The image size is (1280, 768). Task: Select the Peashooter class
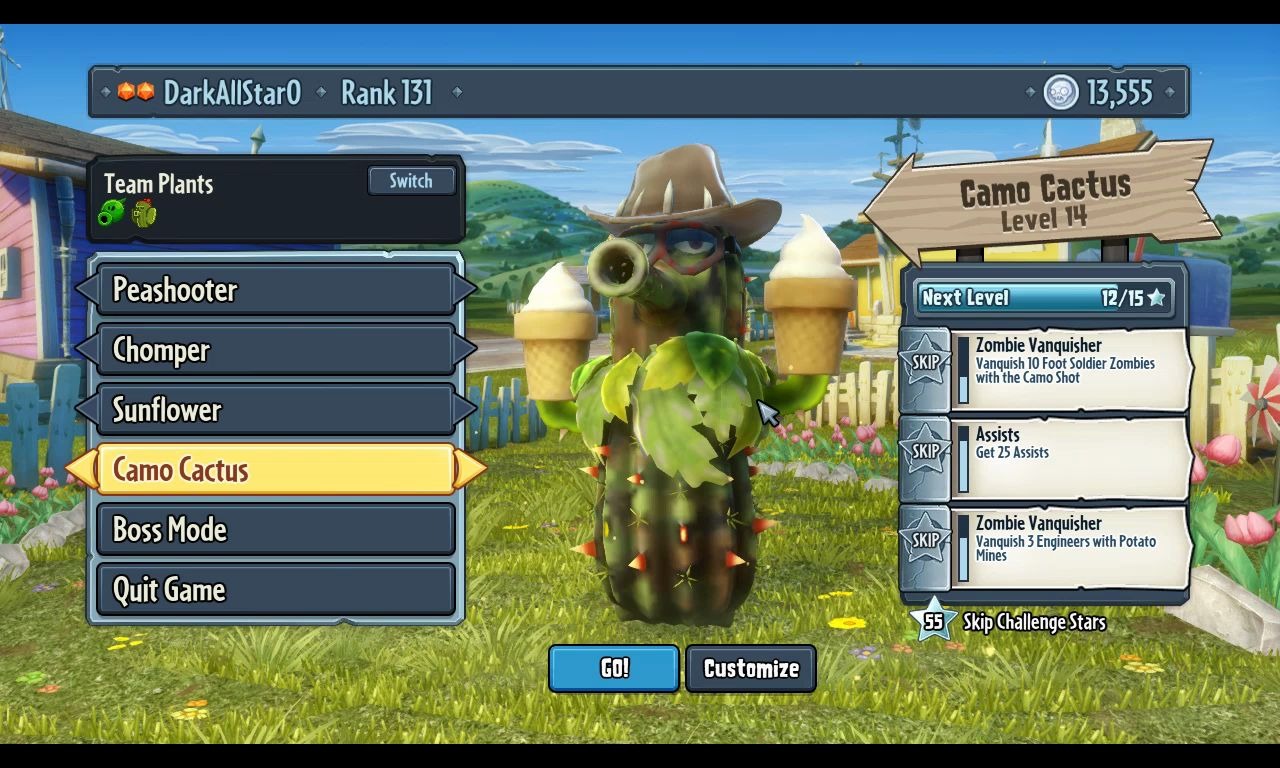[x=276, y=290]
